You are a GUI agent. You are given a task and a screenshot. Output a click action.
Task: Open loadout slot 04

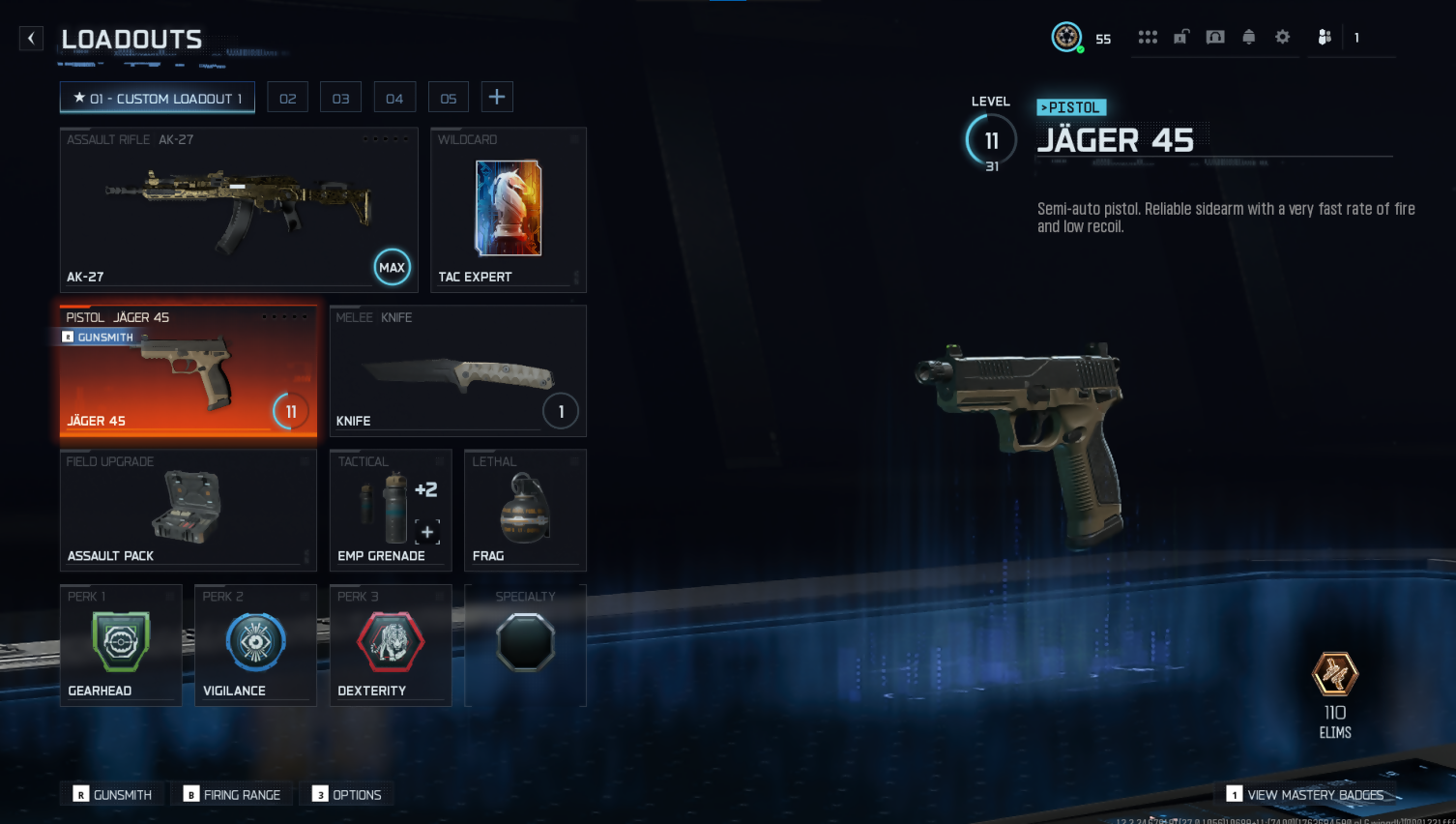(394, 98)
